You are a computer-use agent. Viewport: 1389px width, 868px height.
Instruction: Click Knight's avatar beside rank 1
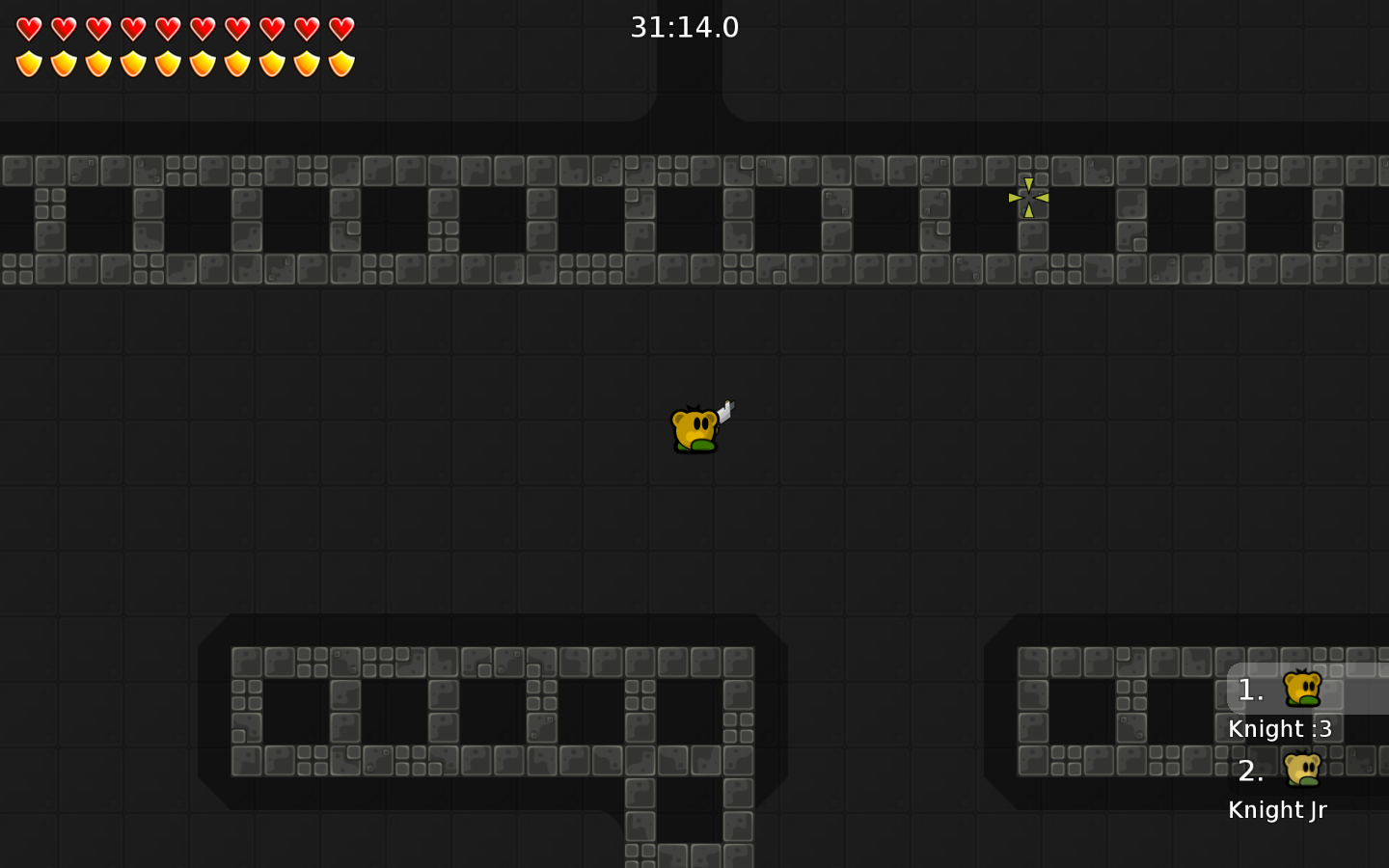pos(1303,691)
